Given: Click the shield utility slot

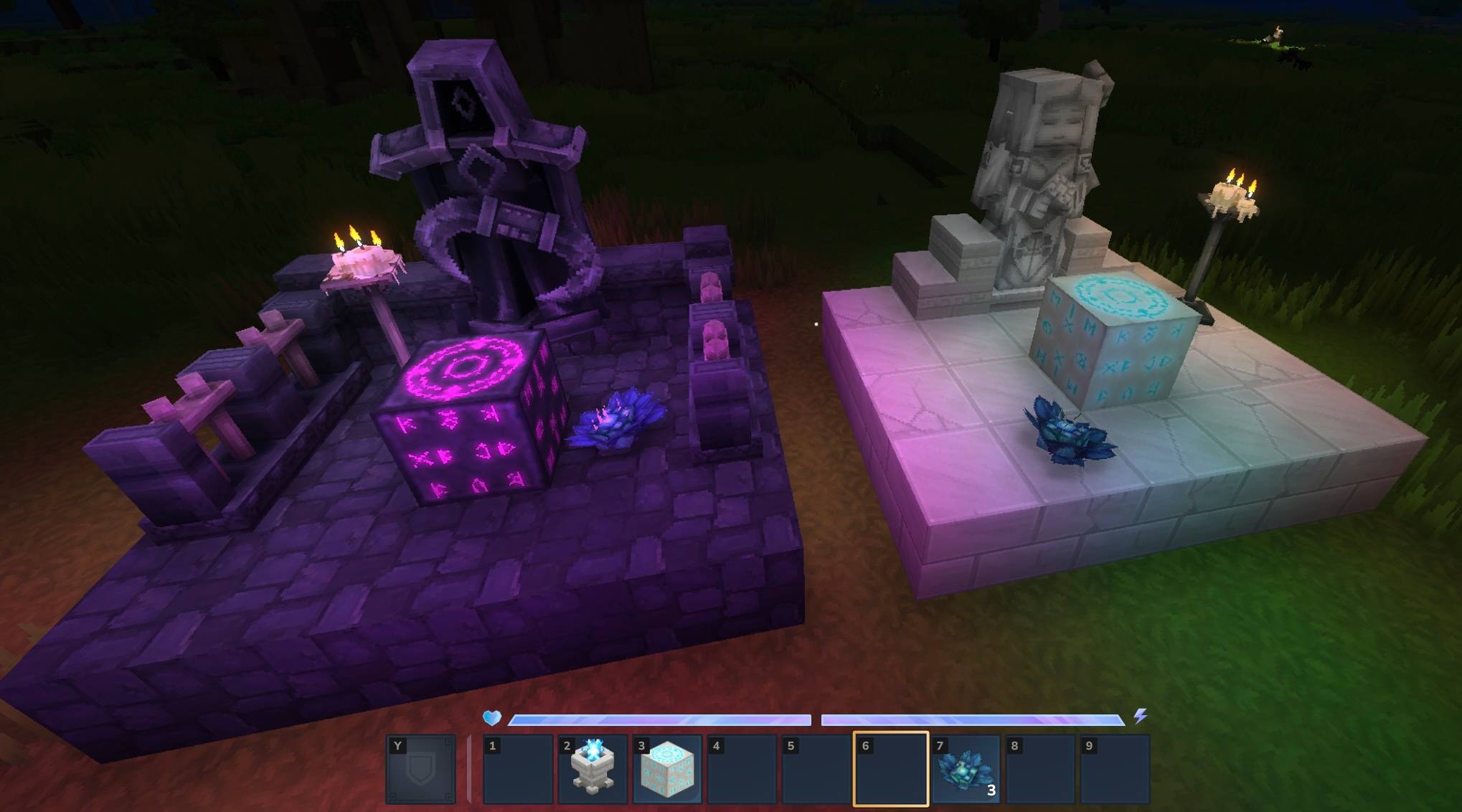Looking at the screenshot, I should point(421,769).
